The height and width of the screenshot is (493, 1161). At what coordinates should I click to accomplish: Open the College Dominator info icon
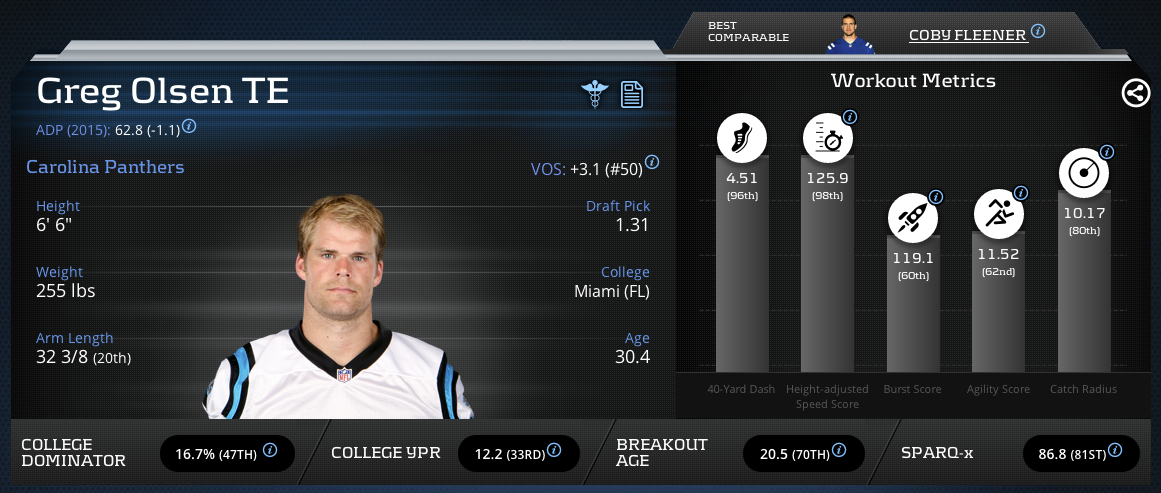click(x=270, y=451)
